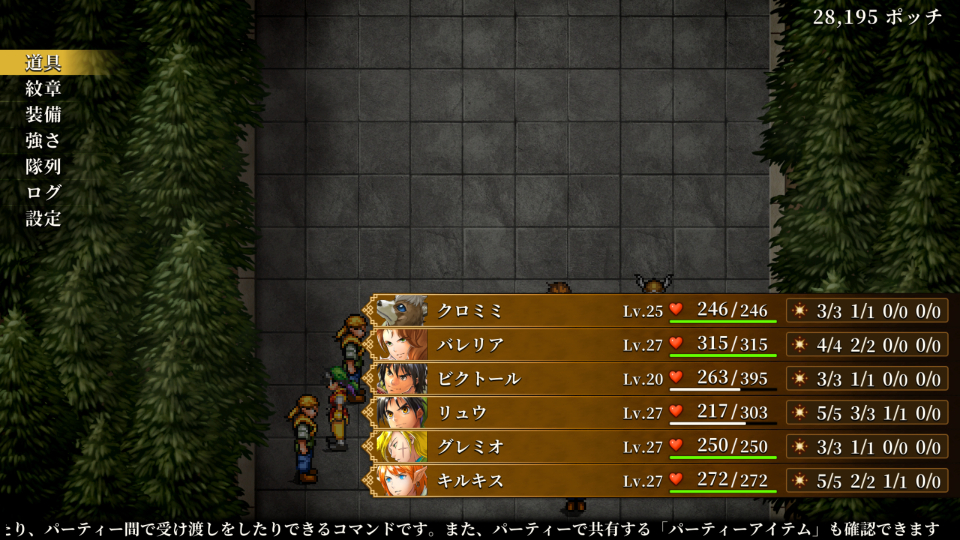Open the 装備 (Equipment) menu
Screen dimensions: 960x540
click(44, 115)
